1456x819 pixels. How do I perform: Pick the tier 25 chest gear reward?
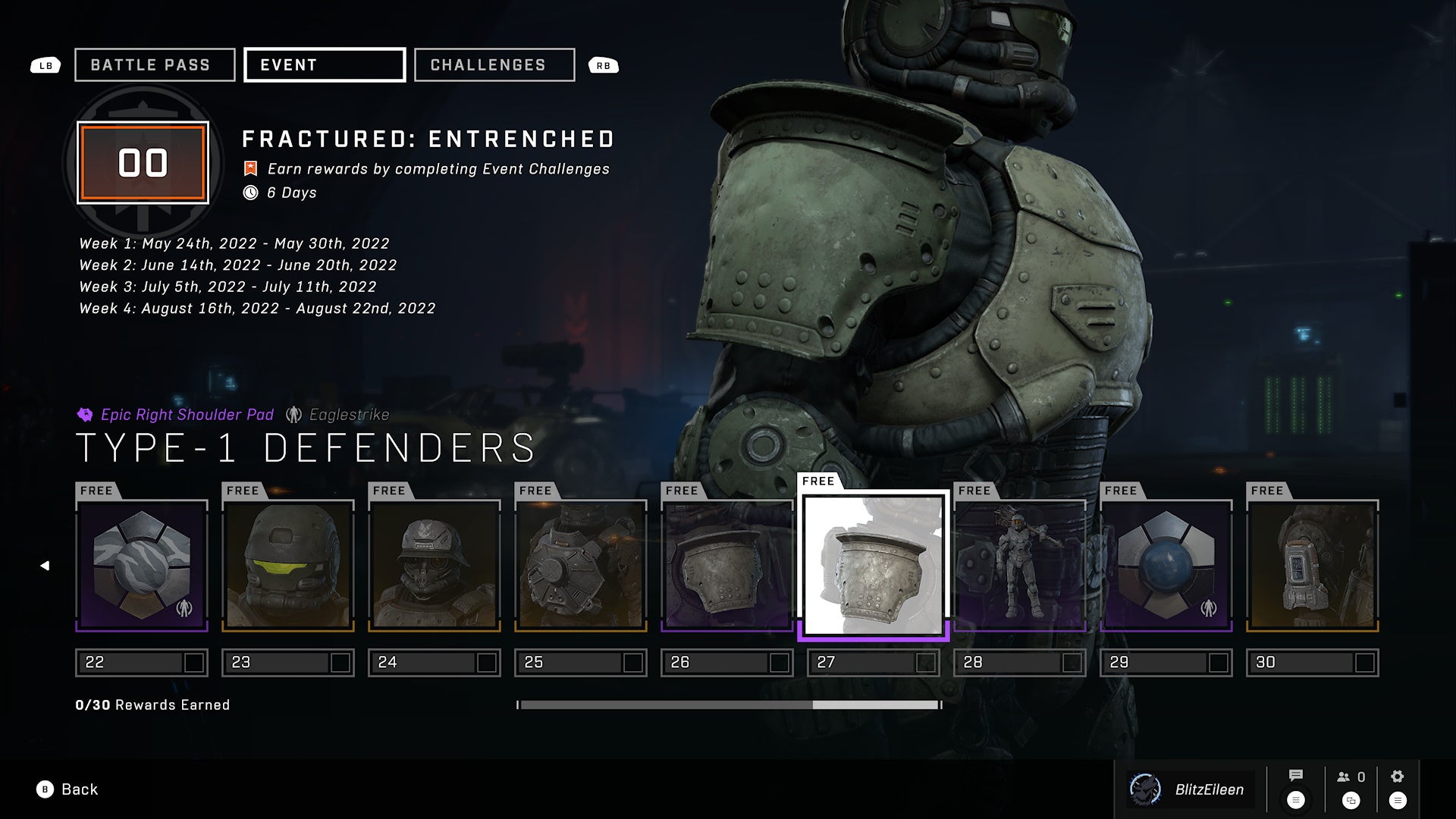coord(581,565)
